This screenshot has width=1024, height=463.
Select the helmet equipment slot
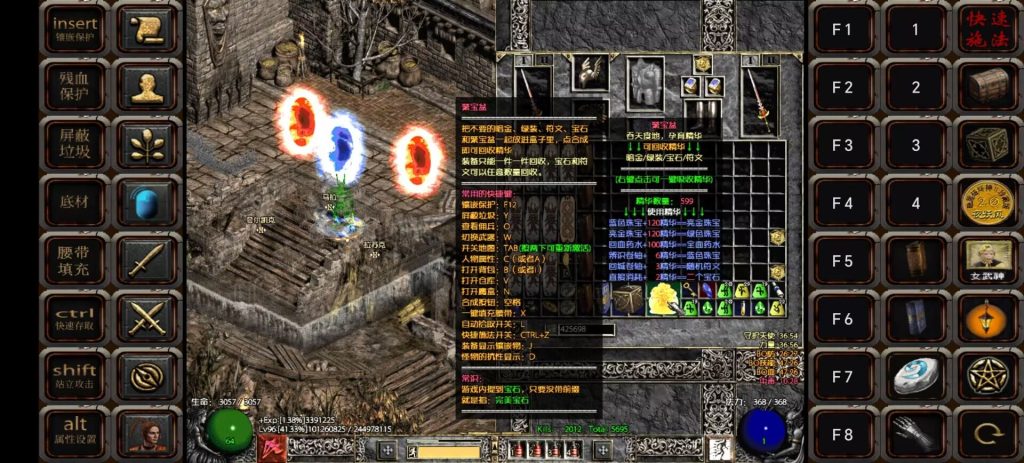[589, 70]
